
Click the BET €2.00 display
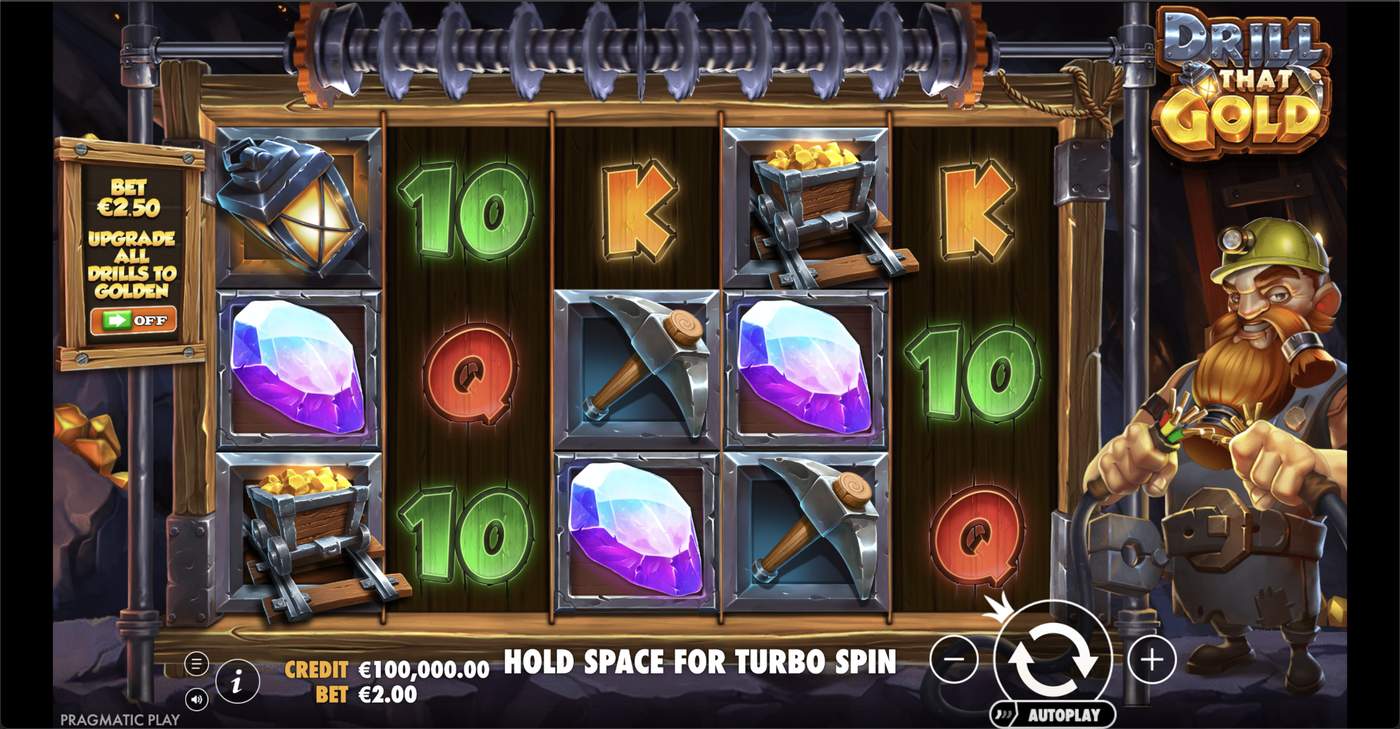click(x=366, y=691)
